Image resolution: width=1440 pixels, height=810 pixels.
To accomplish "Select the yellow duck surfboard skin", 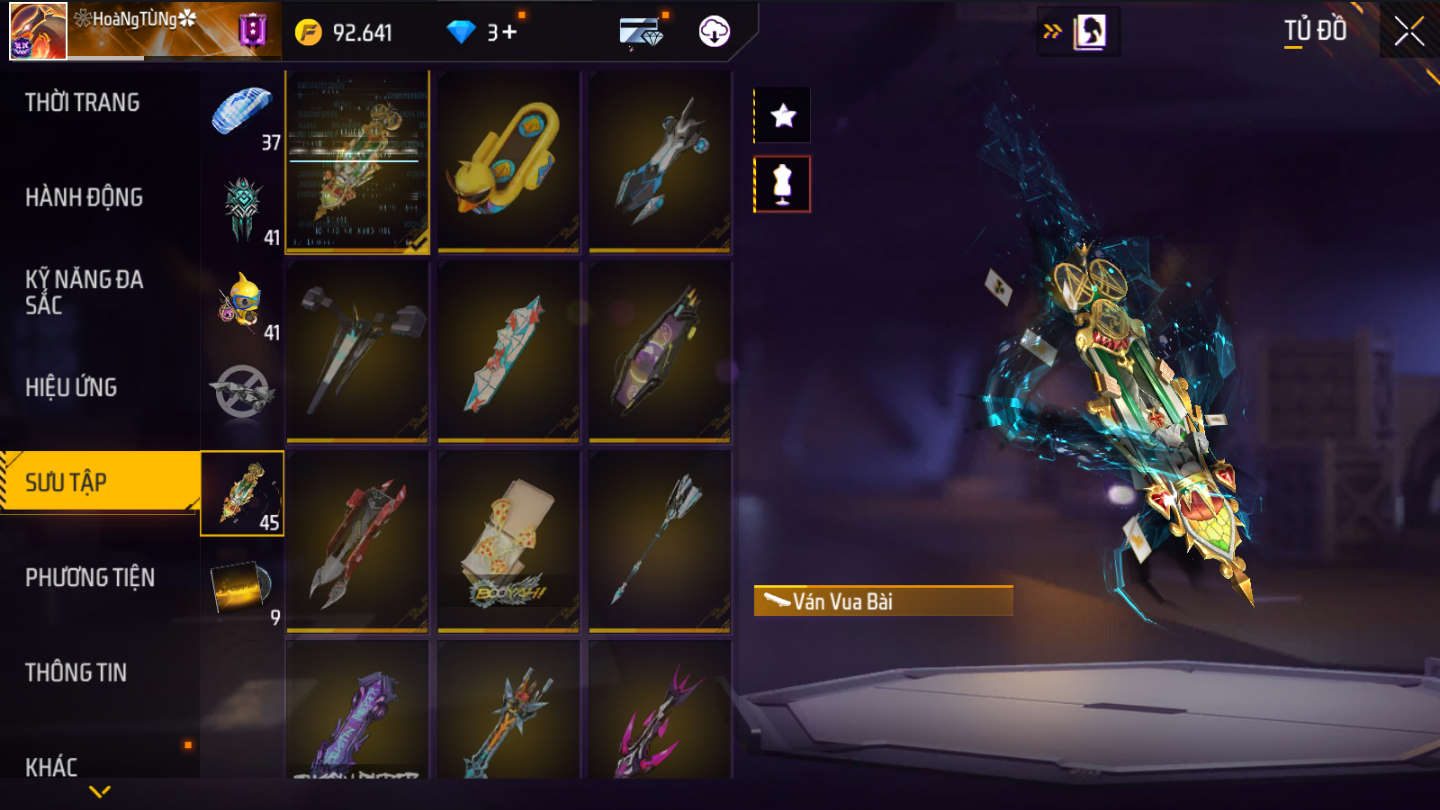I will pos(508,160).
